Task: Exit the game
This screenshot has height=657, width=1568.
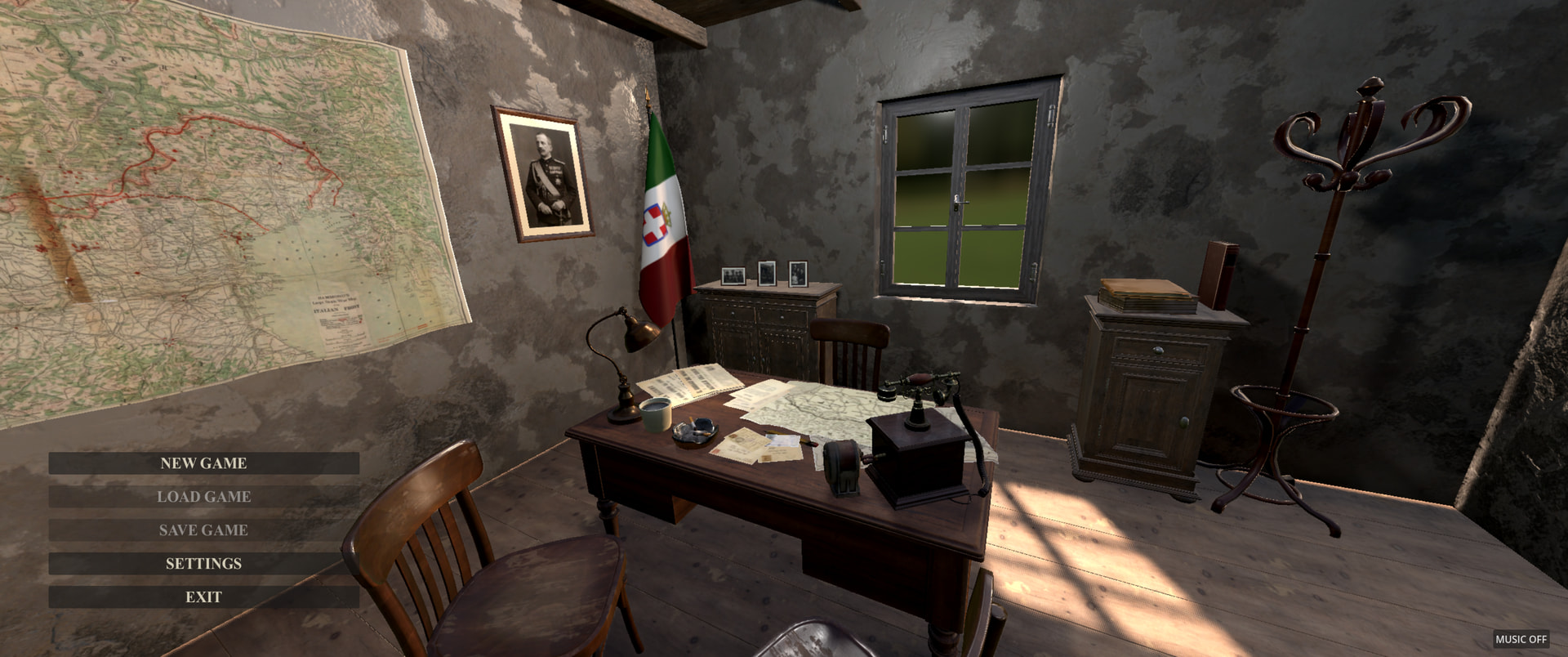Action: [x=203, y=597]
